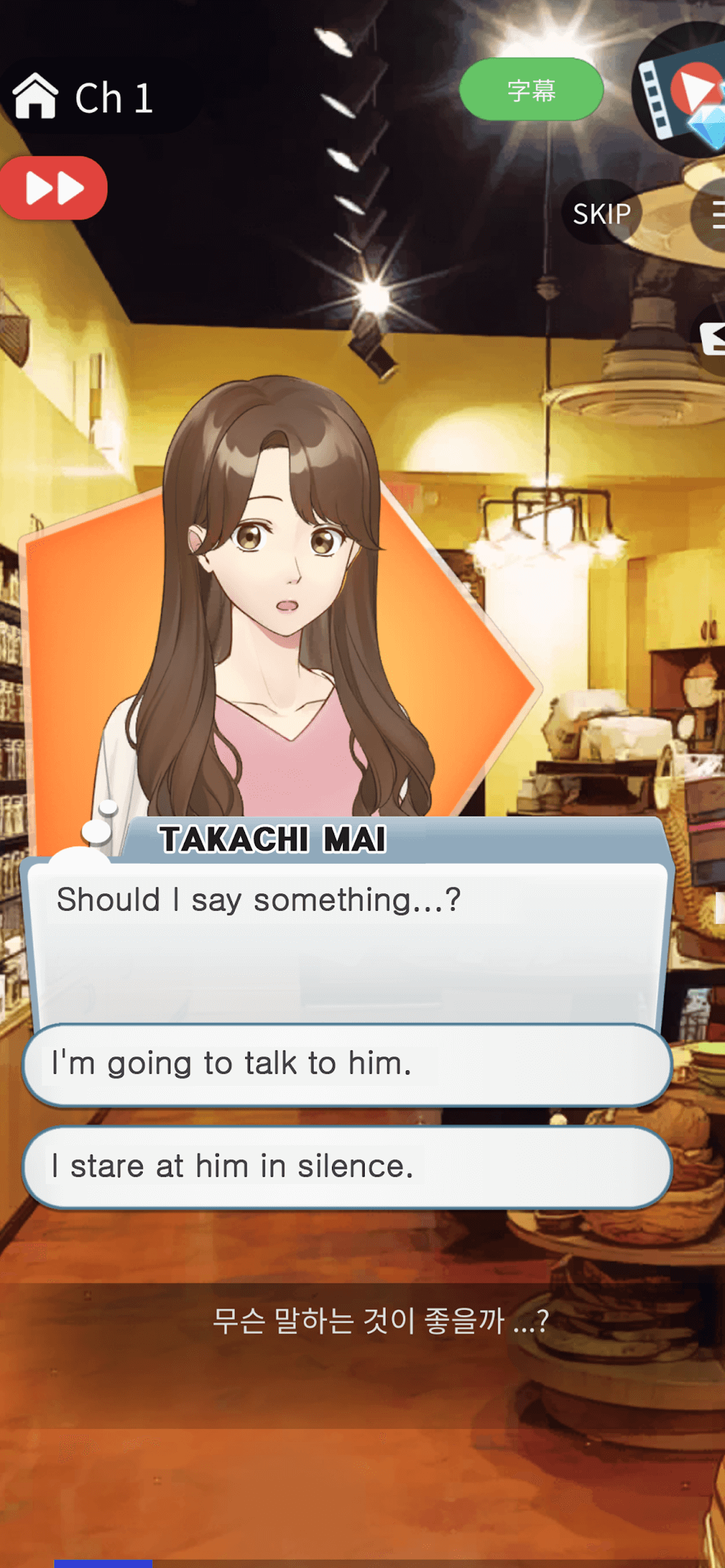
Task: Go to the home screen via house icon
Action: click(x=35, y=96)
